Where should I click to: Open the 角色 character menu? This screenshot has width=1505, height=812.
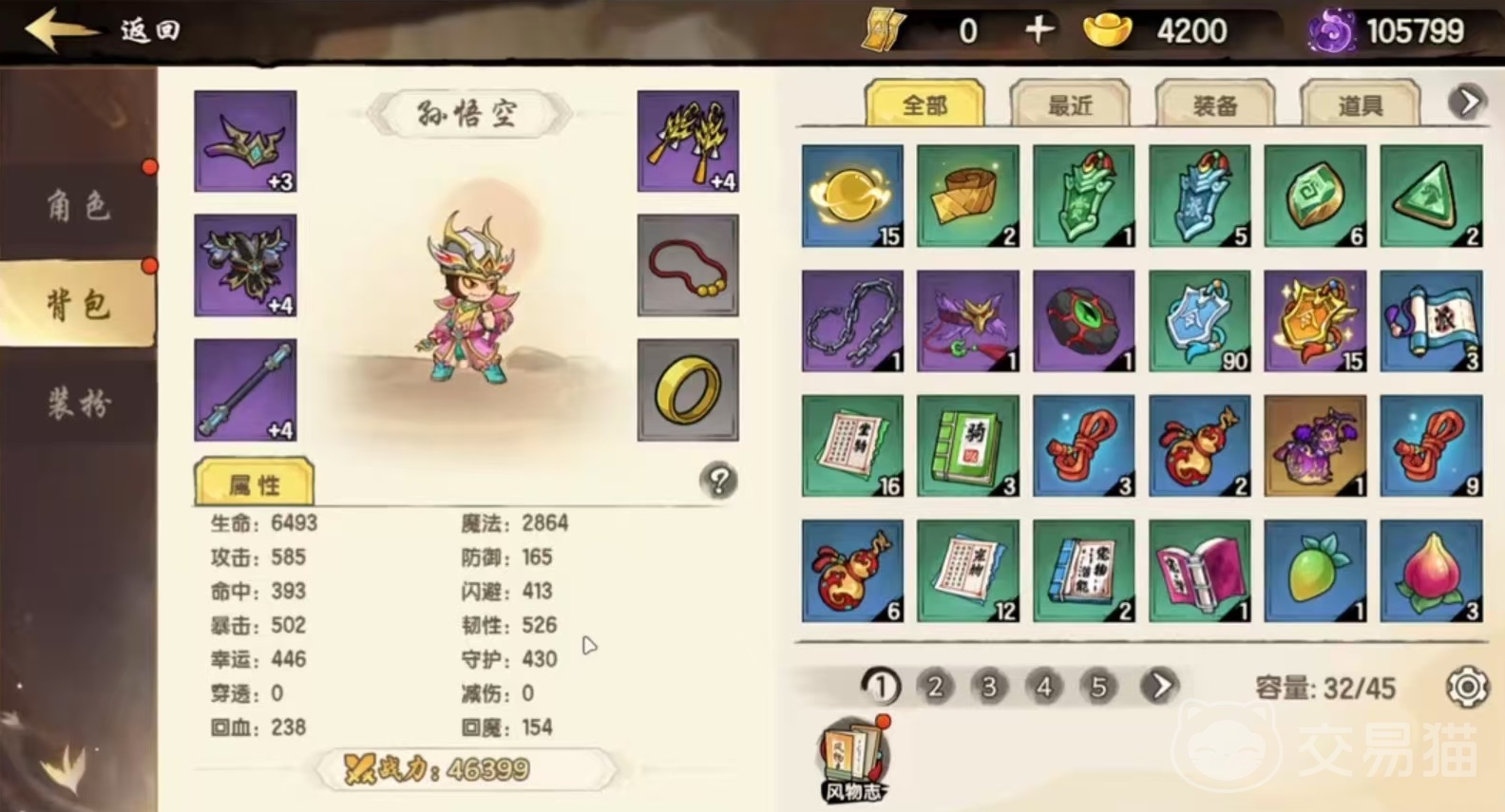click(79, 204)
